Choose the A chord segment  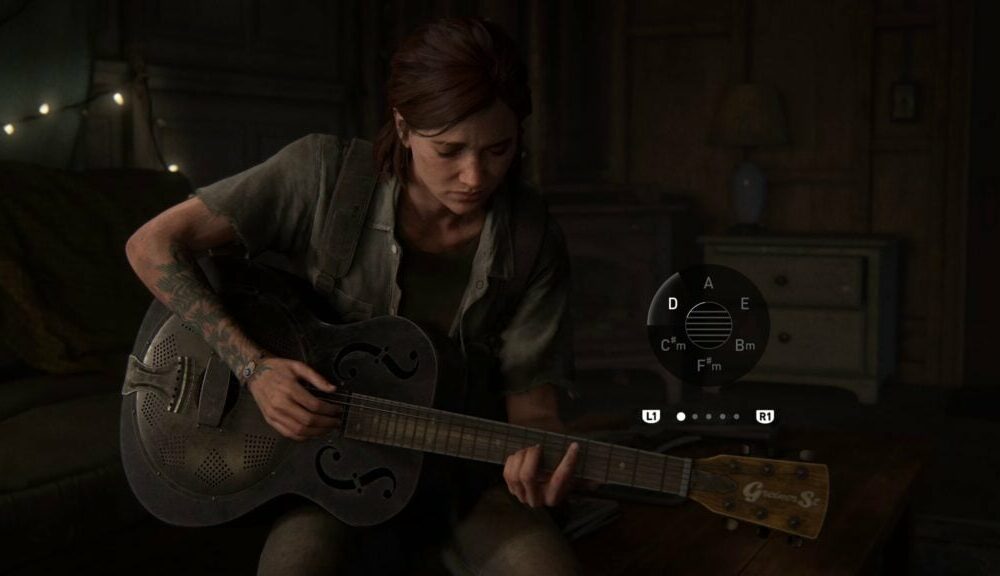708,283
